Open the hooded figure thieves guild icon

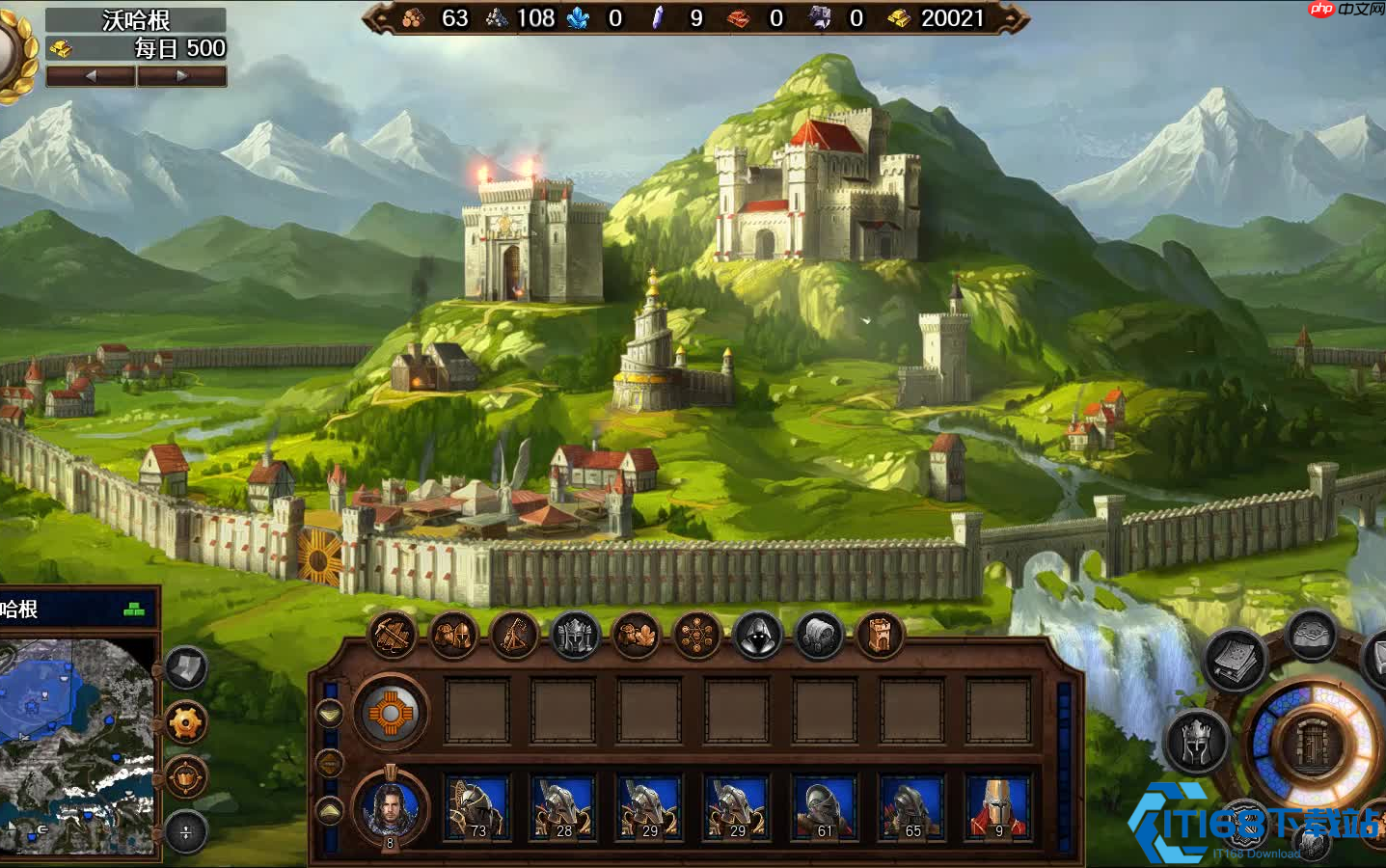[758, 637]
